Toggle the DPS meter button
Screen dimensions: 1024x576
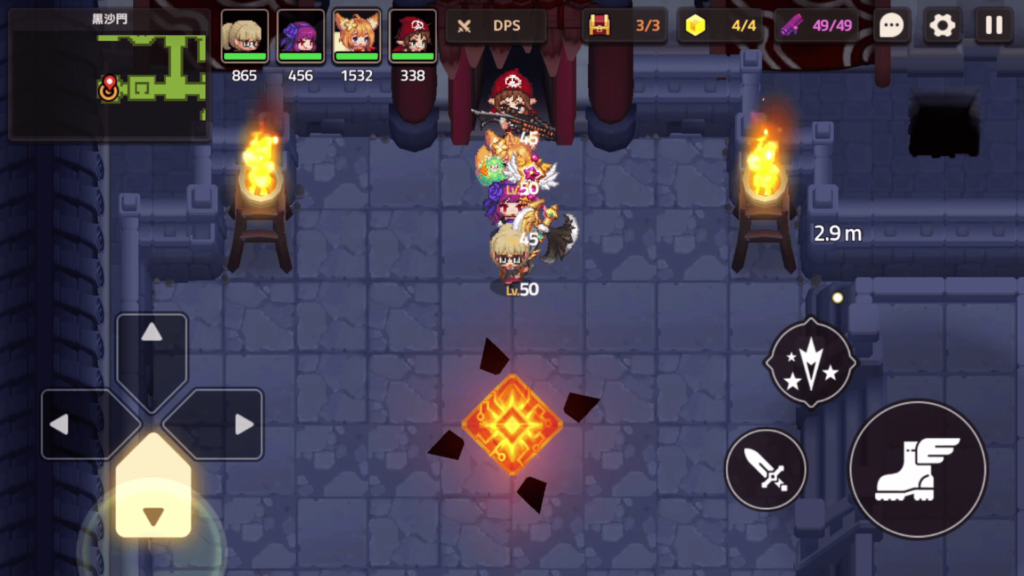pos(496,26)
